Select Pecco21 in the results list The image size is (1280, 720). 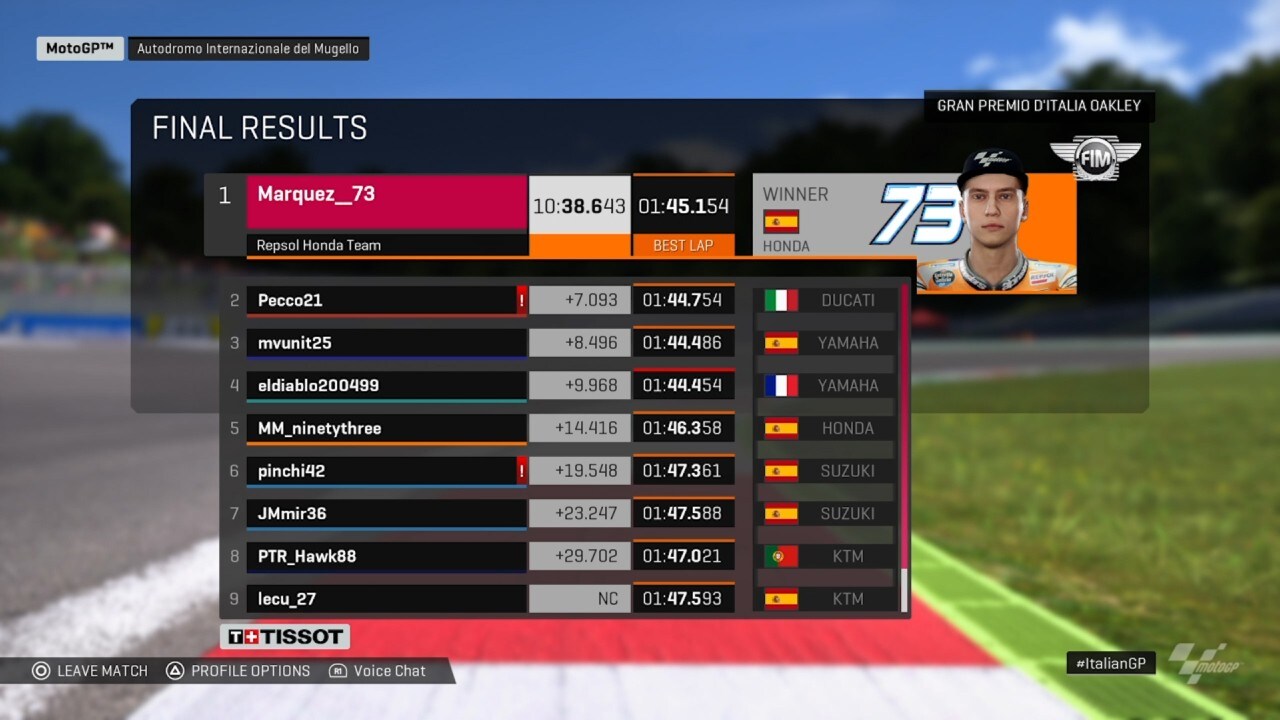(x=386, y=300)
